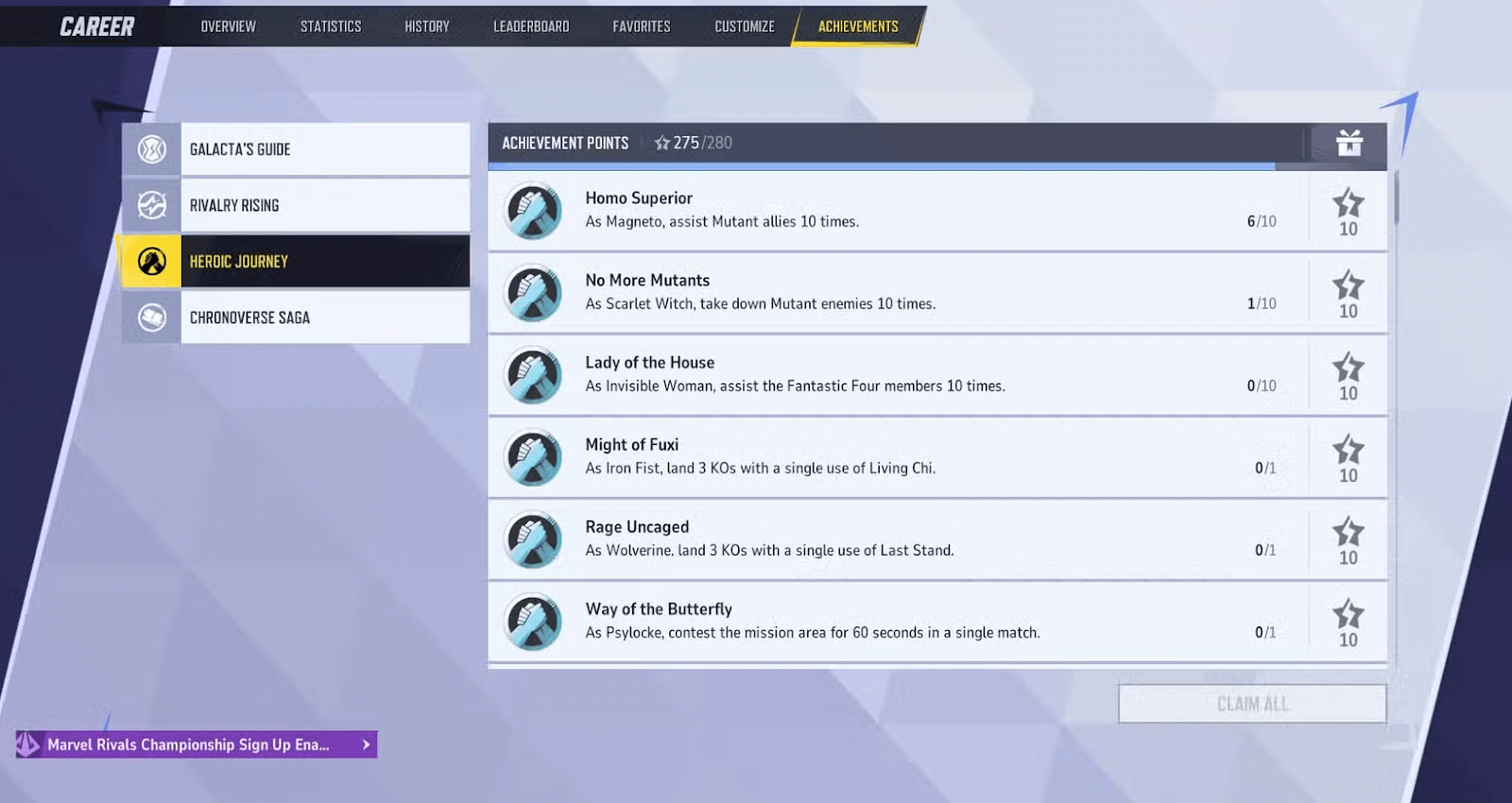Open the Leaderboard tab
The image size is (1512, 803).
tap(530, 26)
